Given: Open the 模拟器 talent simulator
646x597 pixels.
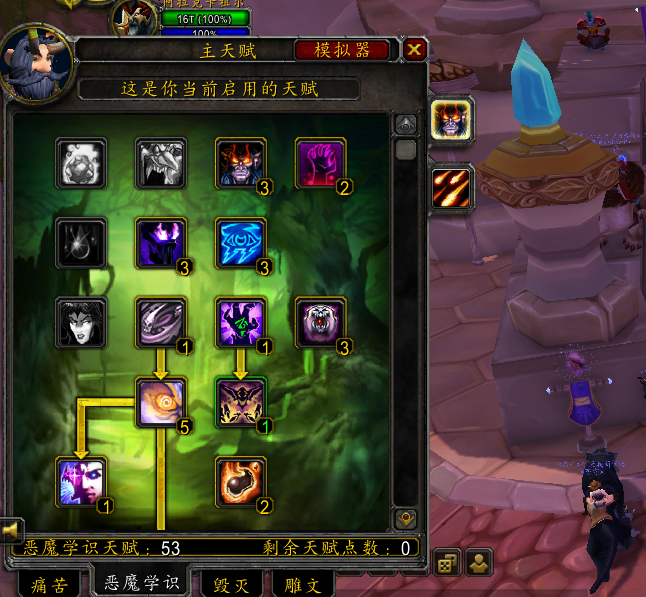Looking at the screenshot, I should pos(342,50).
